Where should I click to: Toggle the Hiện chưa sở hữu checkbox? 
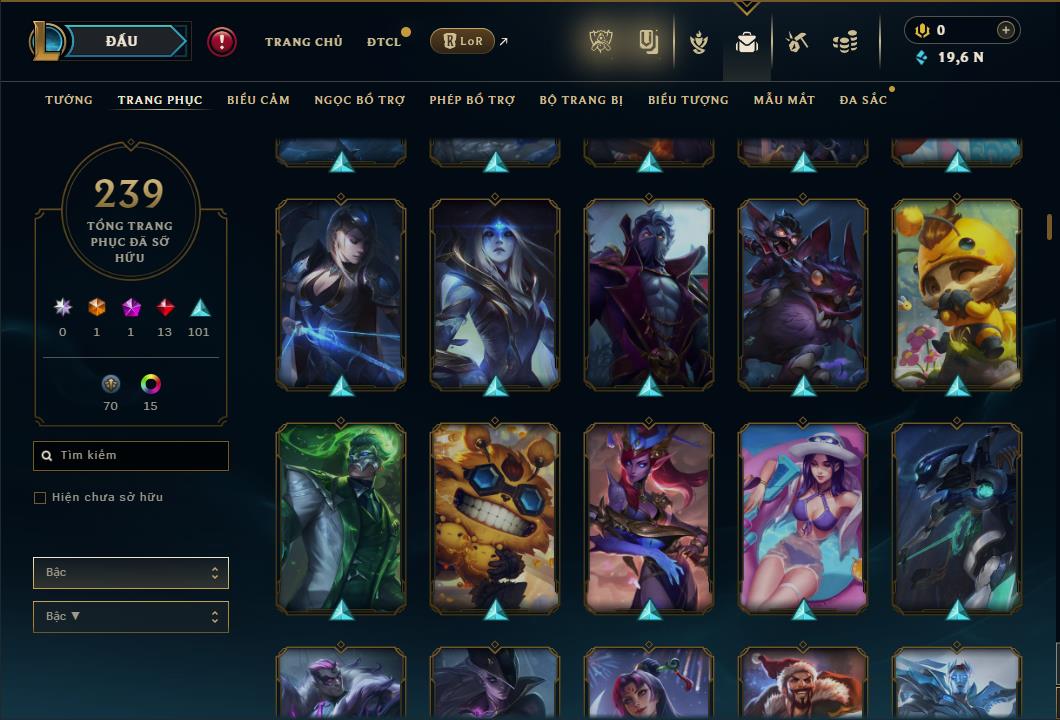[x=40, y=498]
